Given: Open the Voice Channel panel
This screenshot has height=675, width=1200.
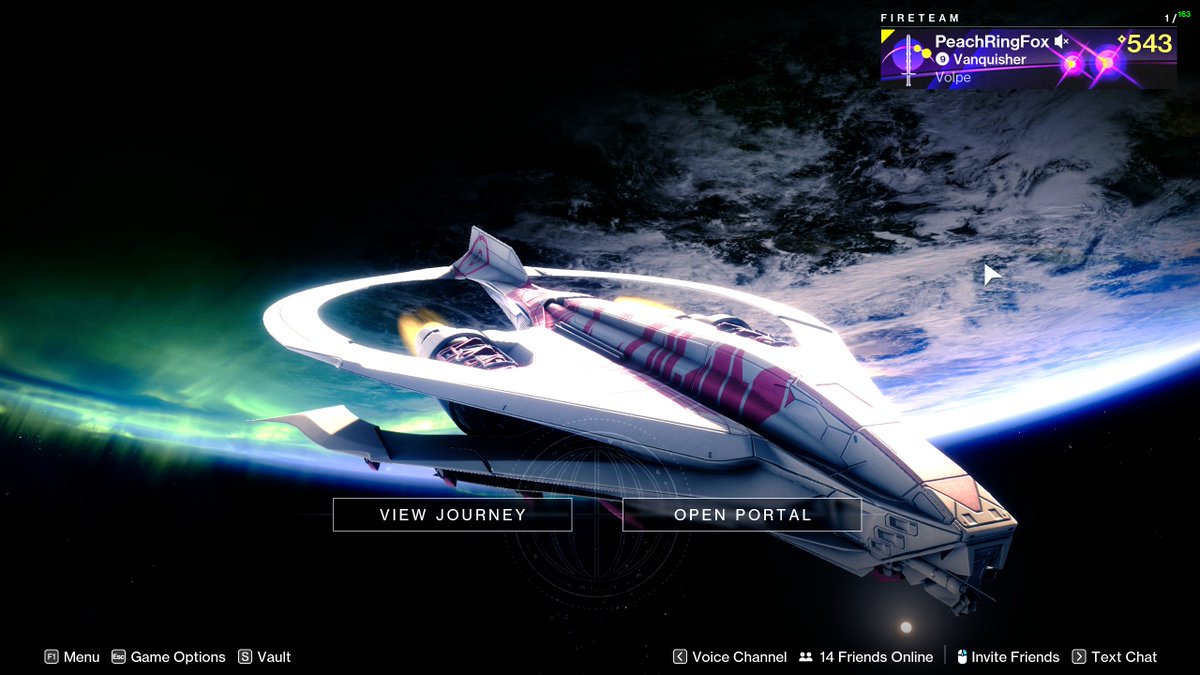Looking at the screenshot, I should tap(729, 657).
